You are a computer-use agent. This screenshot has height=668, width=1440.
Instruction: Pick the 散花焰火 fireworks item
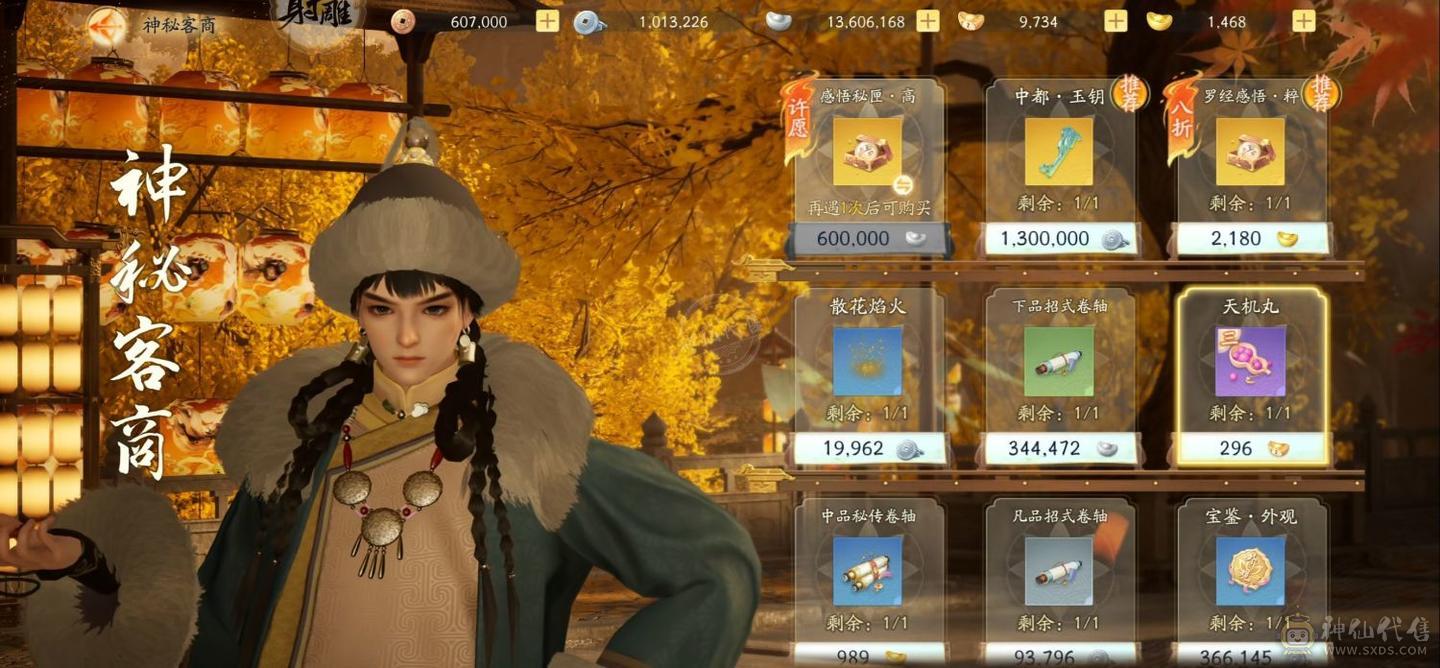(867, 362)
